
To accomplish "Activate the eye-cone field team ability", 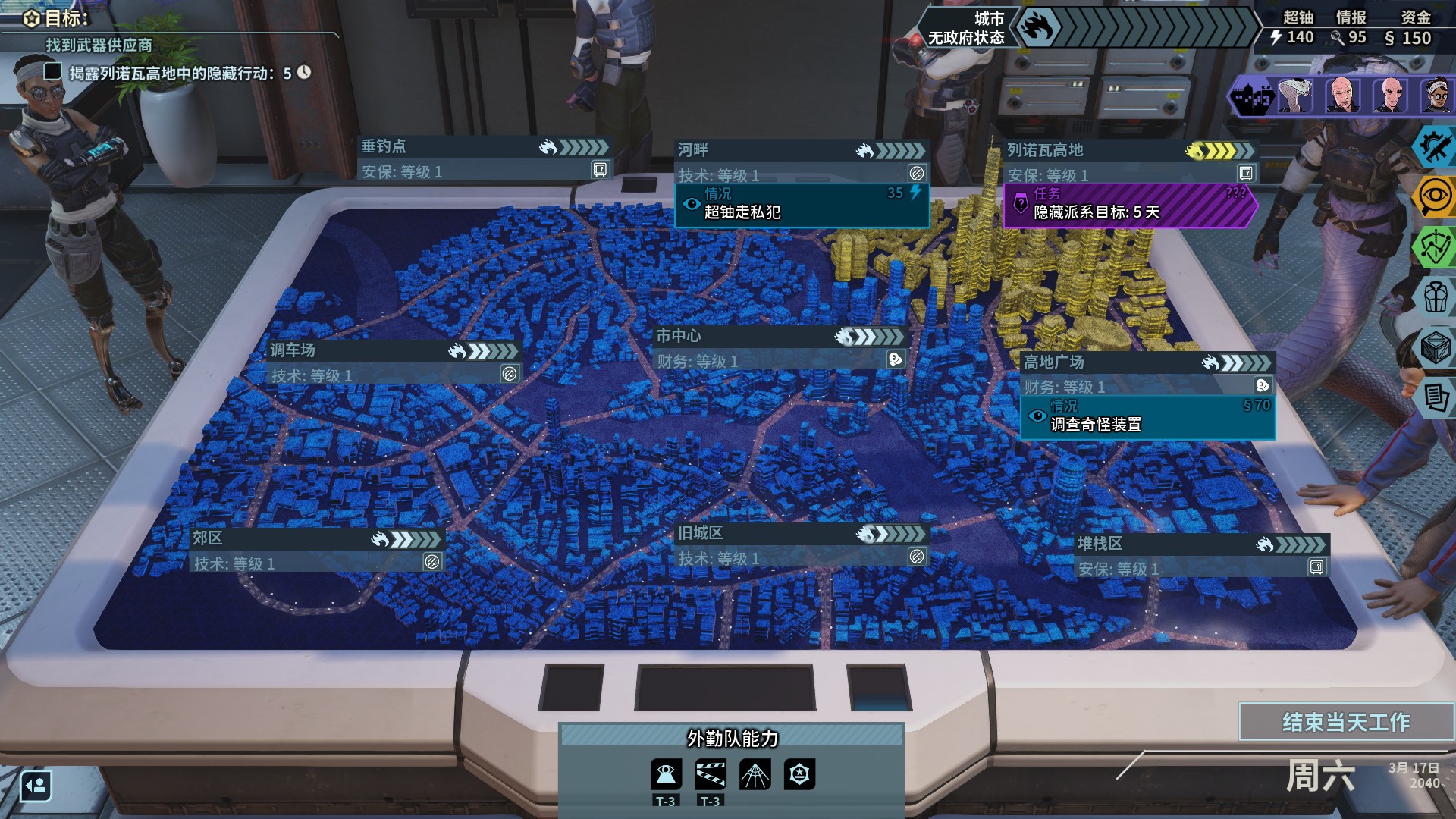I will (666, 774).
